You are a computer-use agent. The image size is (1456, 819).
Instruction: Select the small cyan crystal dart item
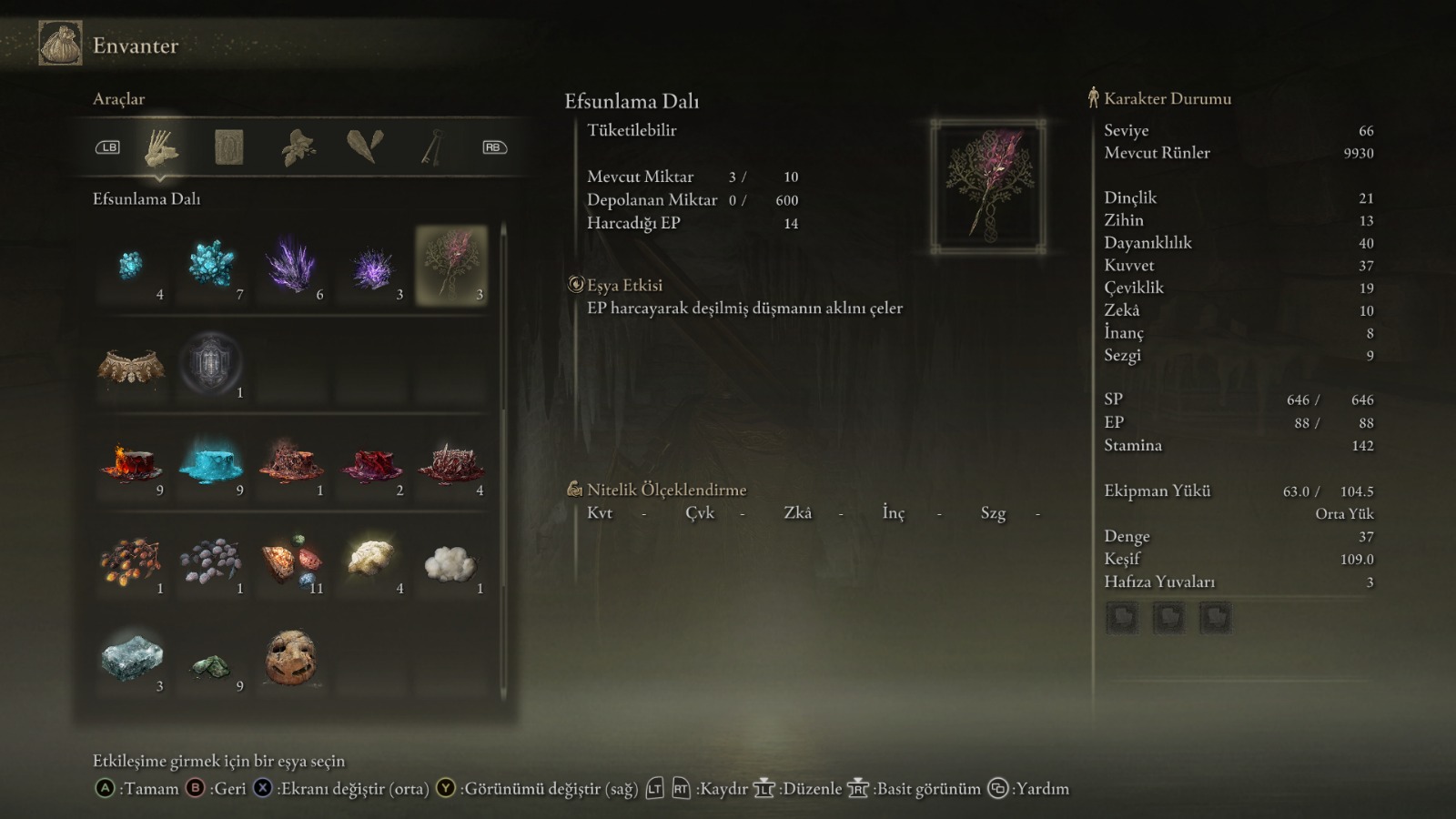click(132, 266)
